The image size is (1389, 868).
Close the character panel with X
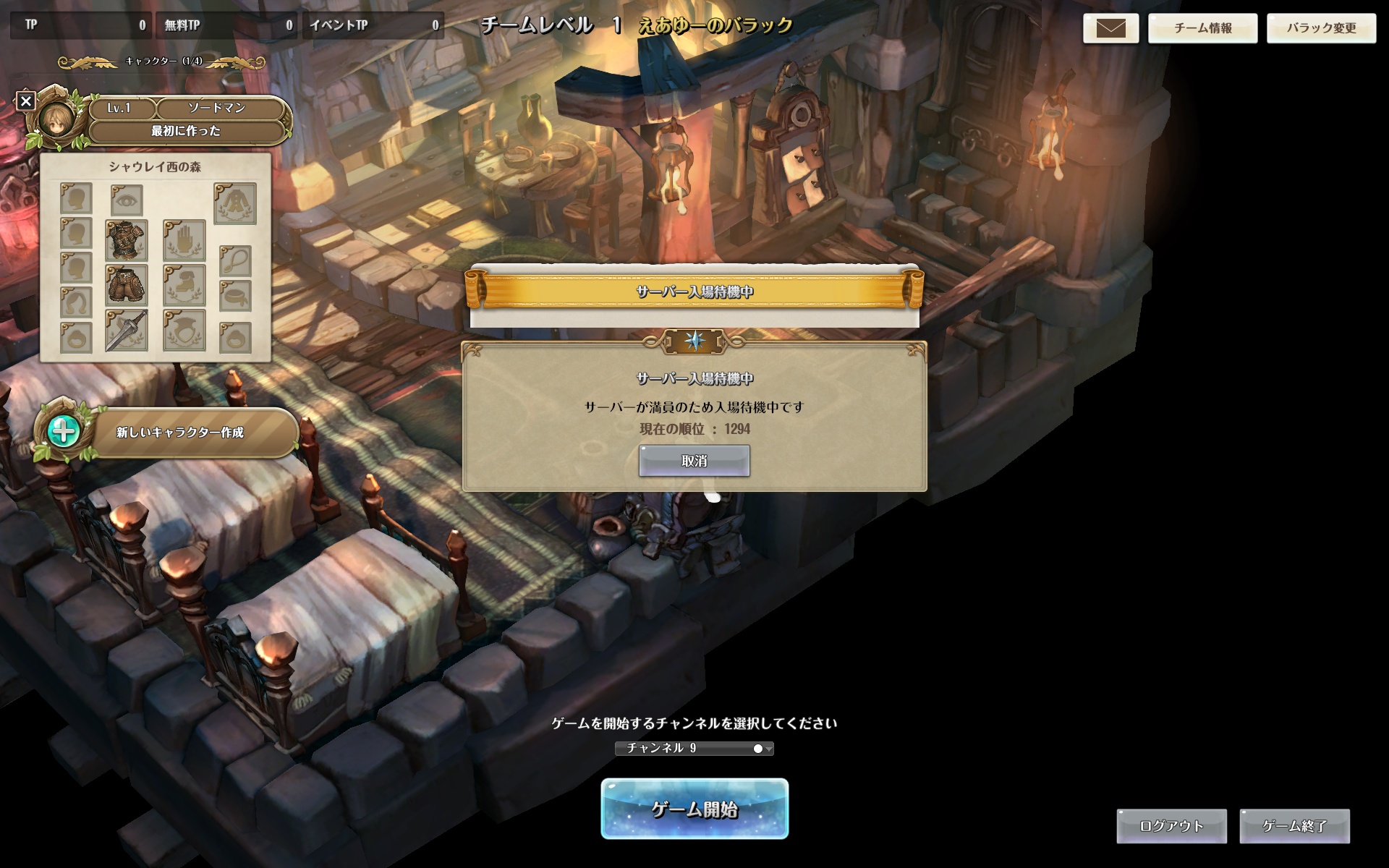click(x=26, y=101)
